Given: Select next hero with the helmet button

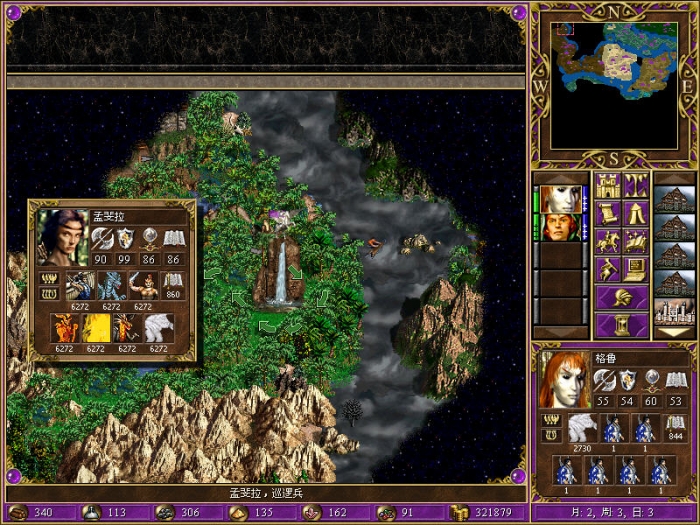Looking at the screenshot, I should (x=622, y=298).
